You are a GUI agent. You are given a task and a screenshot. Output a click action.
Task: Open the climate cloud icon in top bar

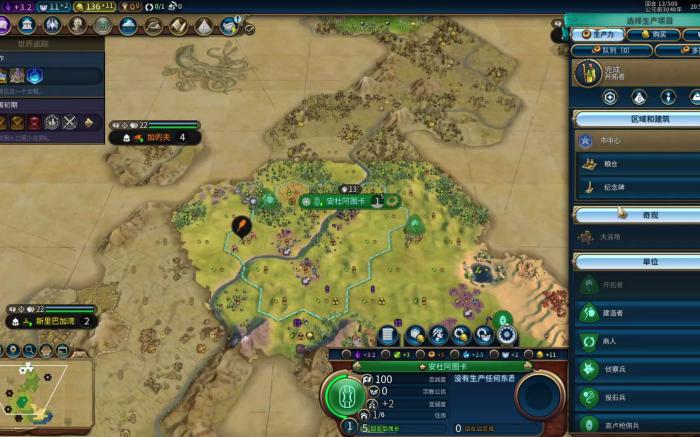click(128, 25)
